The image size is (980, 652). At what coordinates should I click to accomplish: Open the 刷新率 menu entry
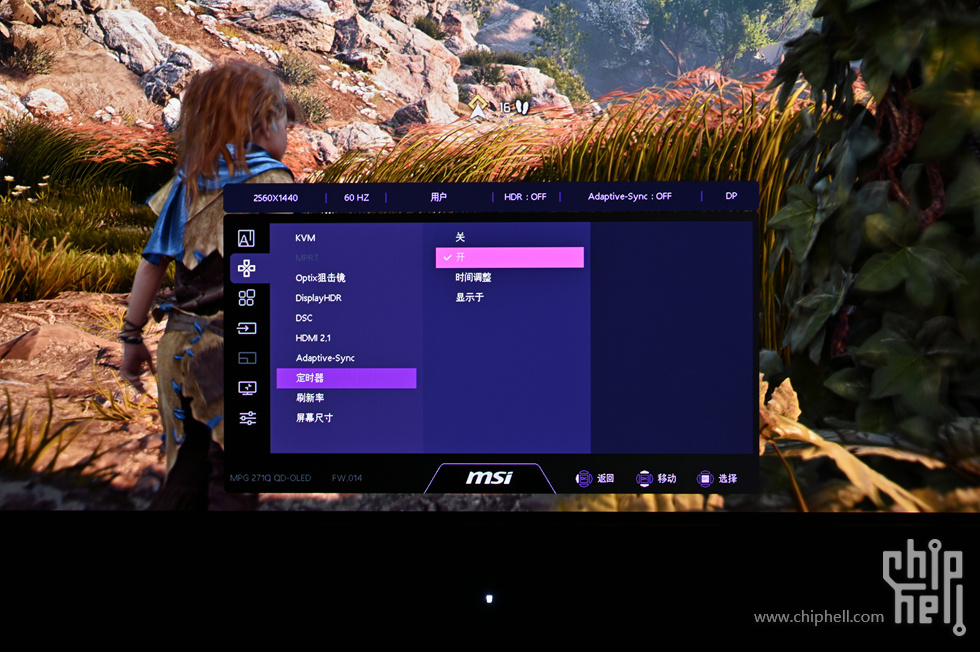[309, 398]
